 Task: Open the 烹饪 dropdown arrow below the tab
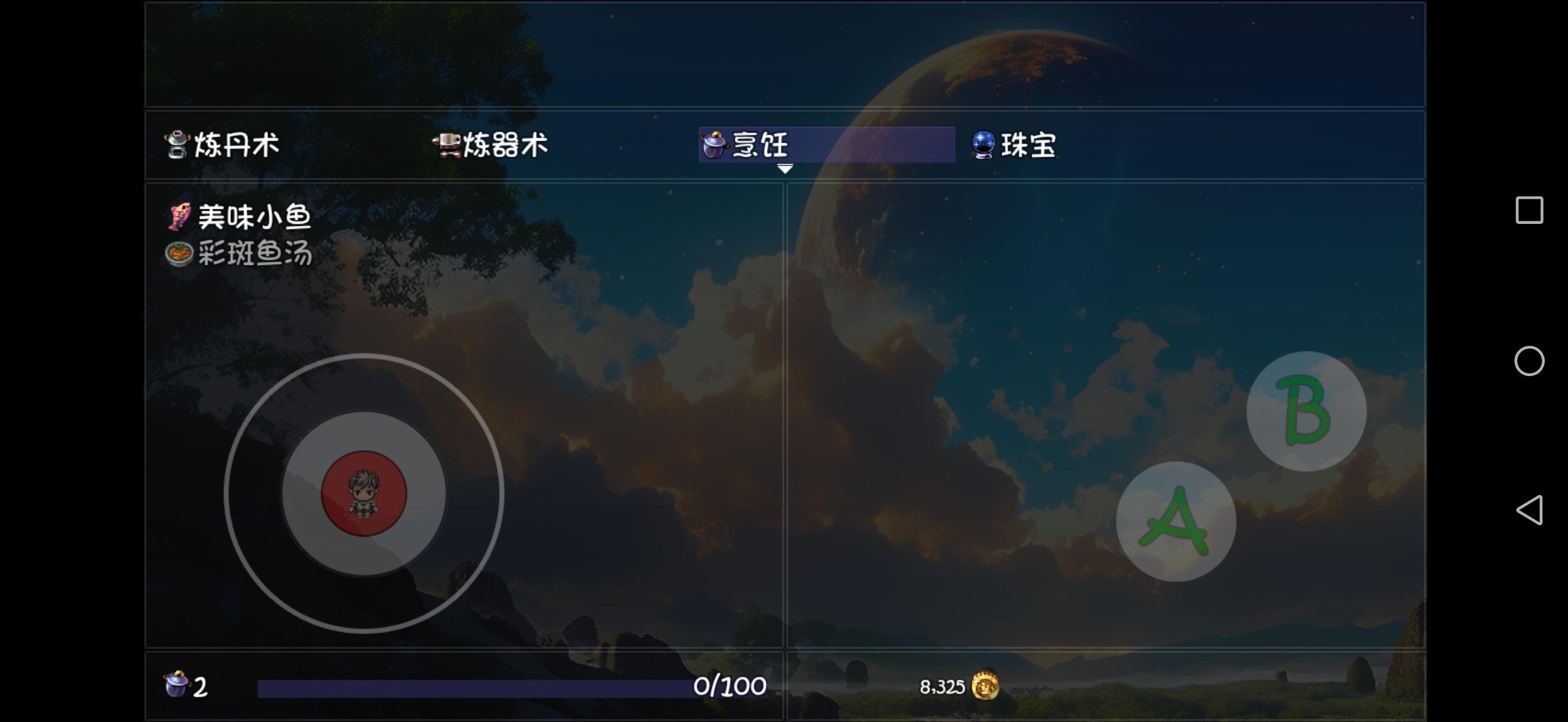(x=785, y=169)
